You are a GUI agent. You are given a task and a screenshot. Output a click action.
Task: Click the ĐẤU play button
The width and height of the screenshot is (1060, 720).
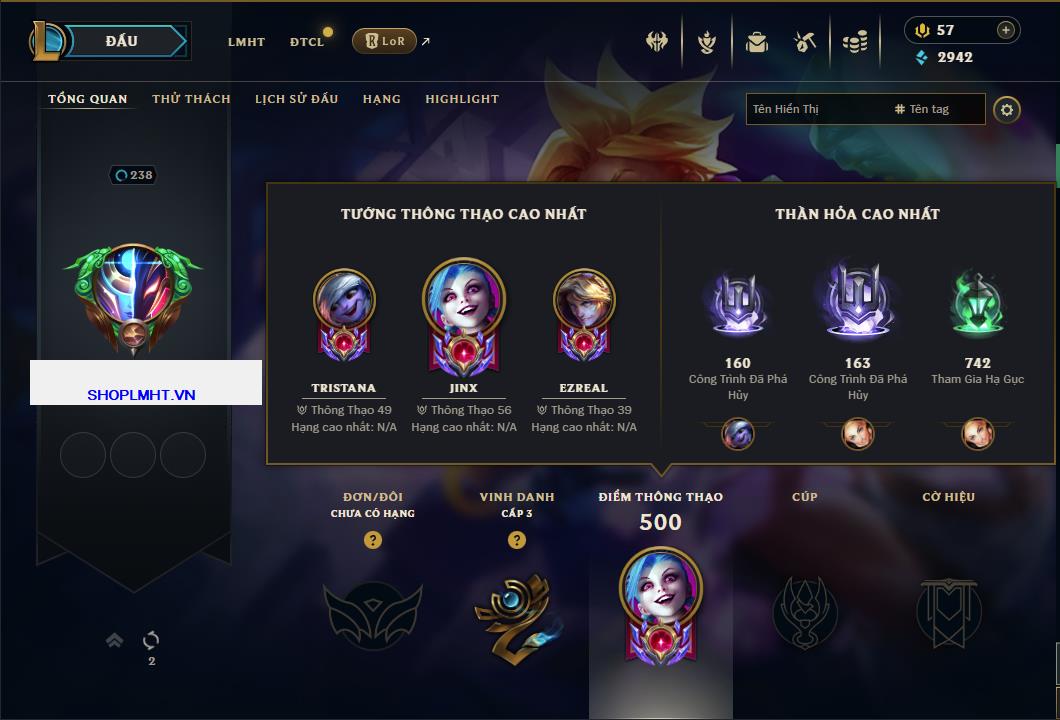pyautogui.click(x=122, y=41)
